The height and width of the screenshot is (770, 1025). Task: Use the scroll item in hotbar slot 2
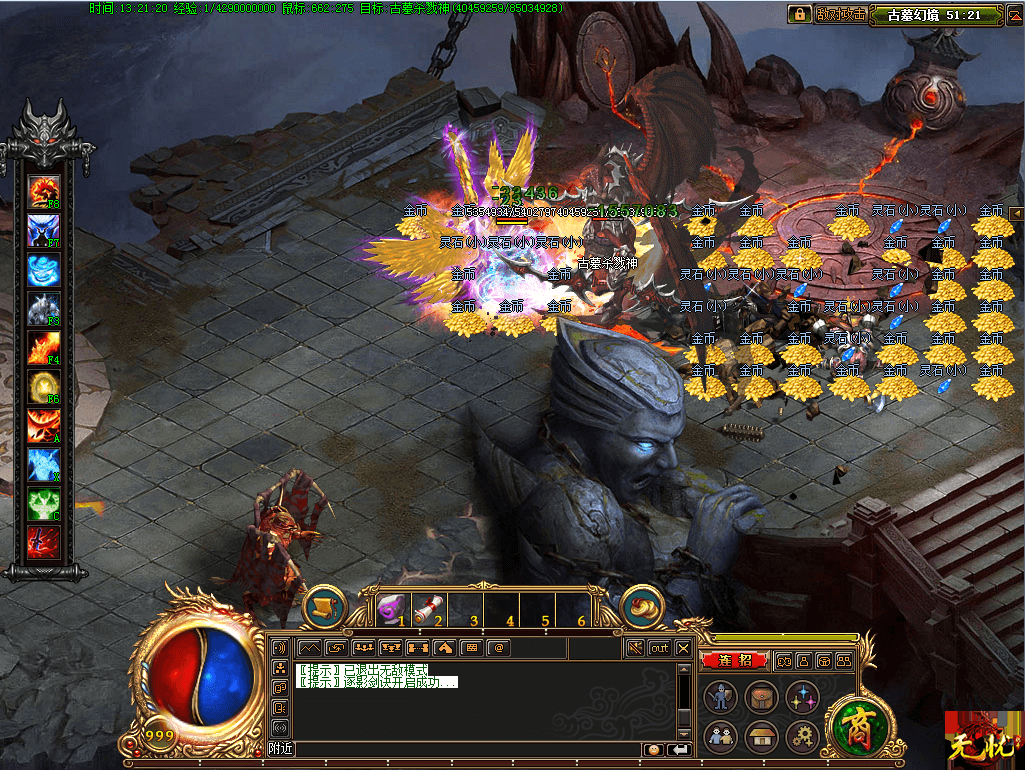[x=430, y=607]
